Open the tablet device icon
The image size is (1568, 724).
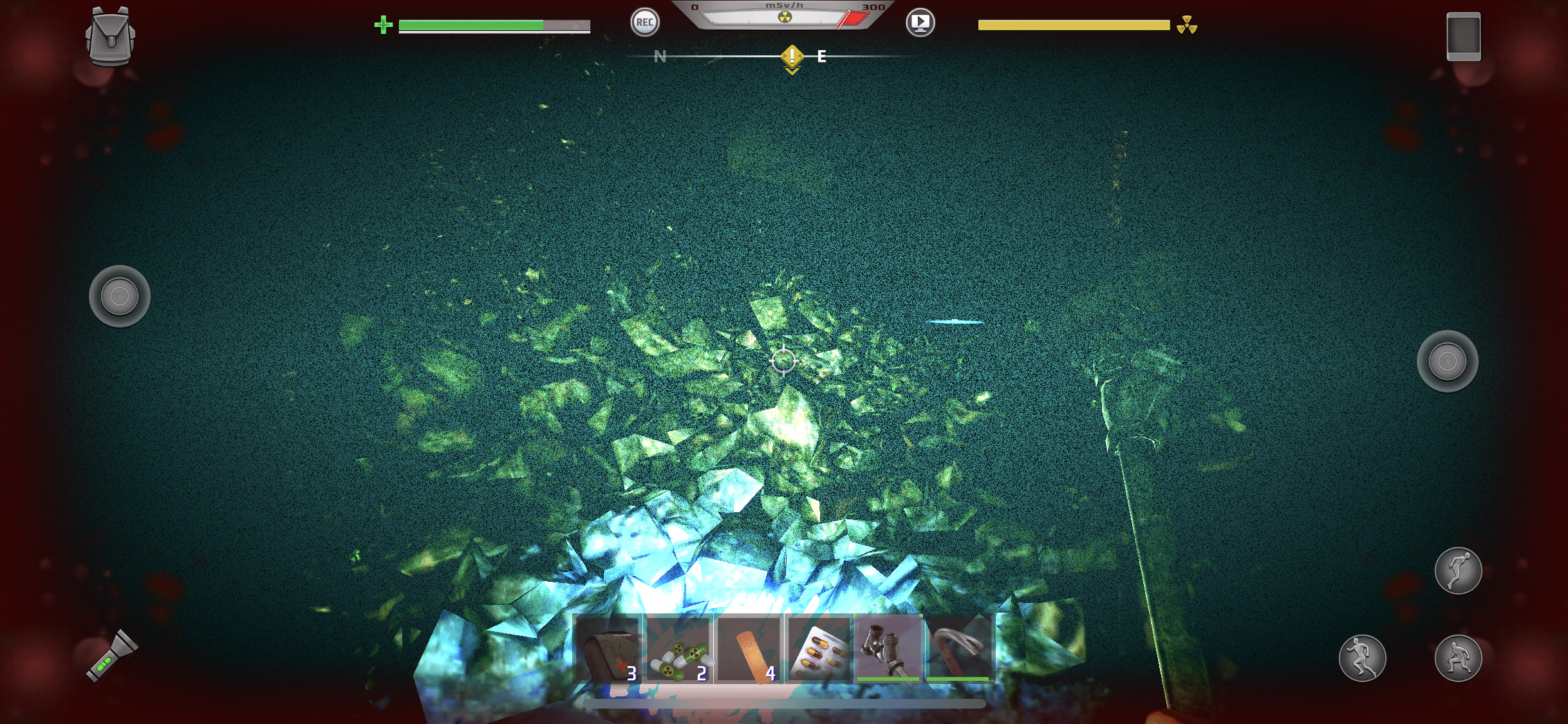pos(1463,37)
